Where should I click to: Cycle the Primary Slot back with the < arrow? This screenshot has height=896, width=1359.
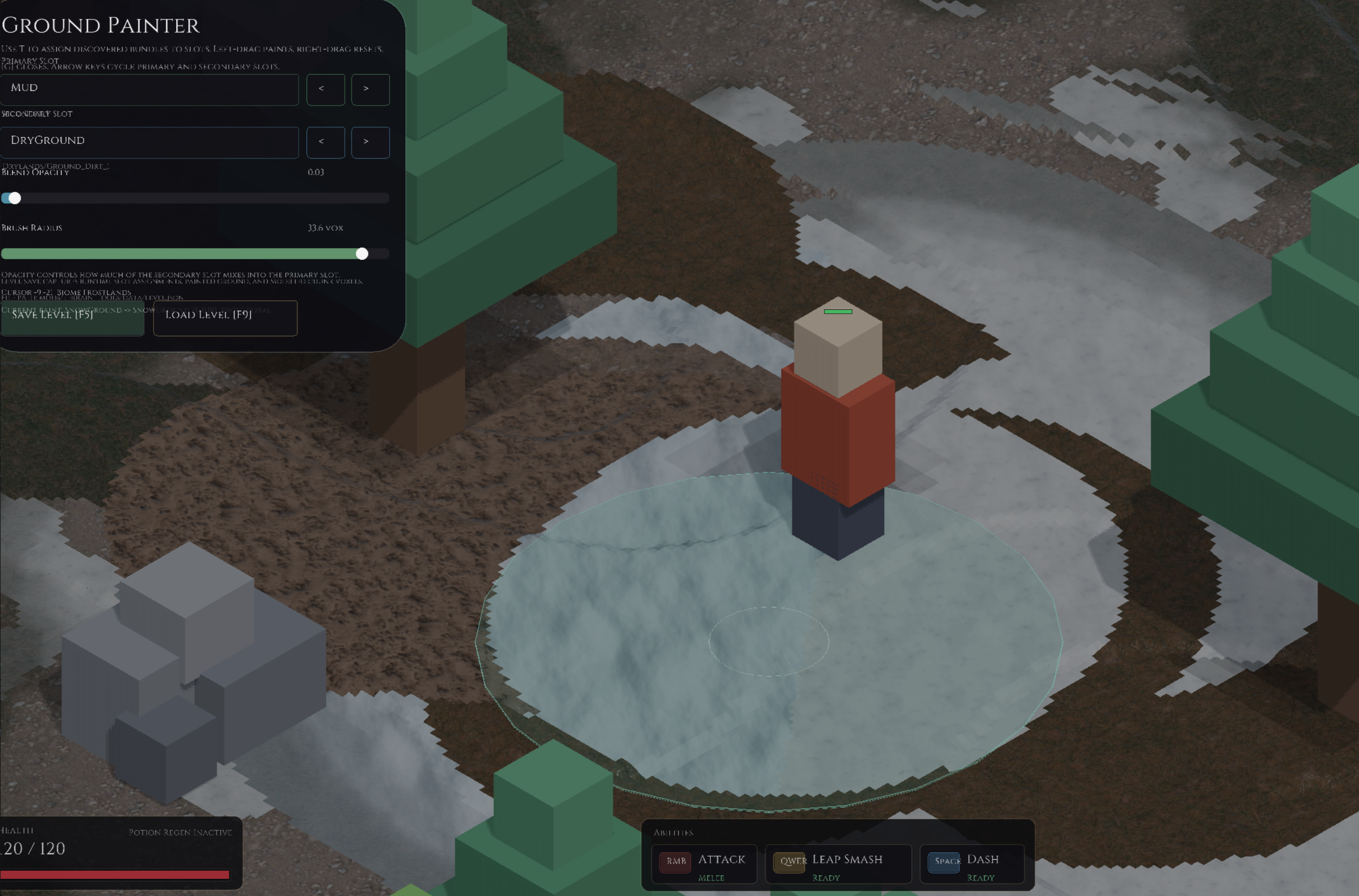(x=325, y=90)
